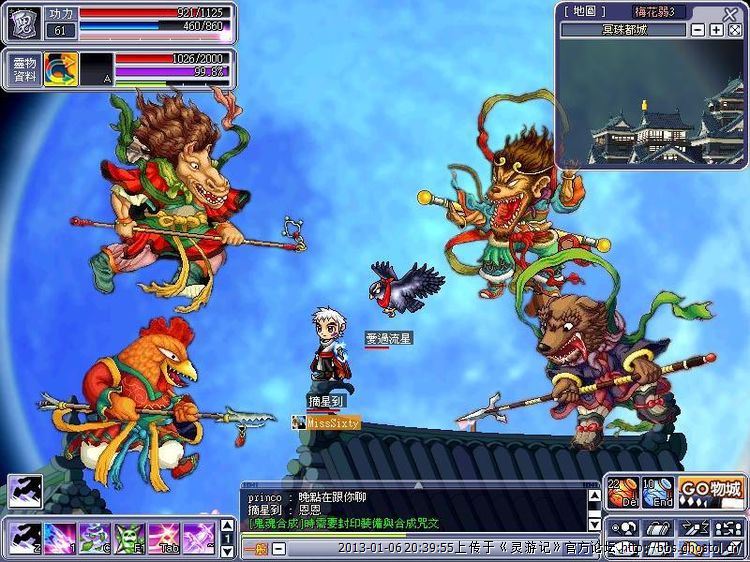Image resolution: width=750 pixels, height=562 pixels.
Task: Zoom out the minimap with minus button
Action: pos(698,30)
